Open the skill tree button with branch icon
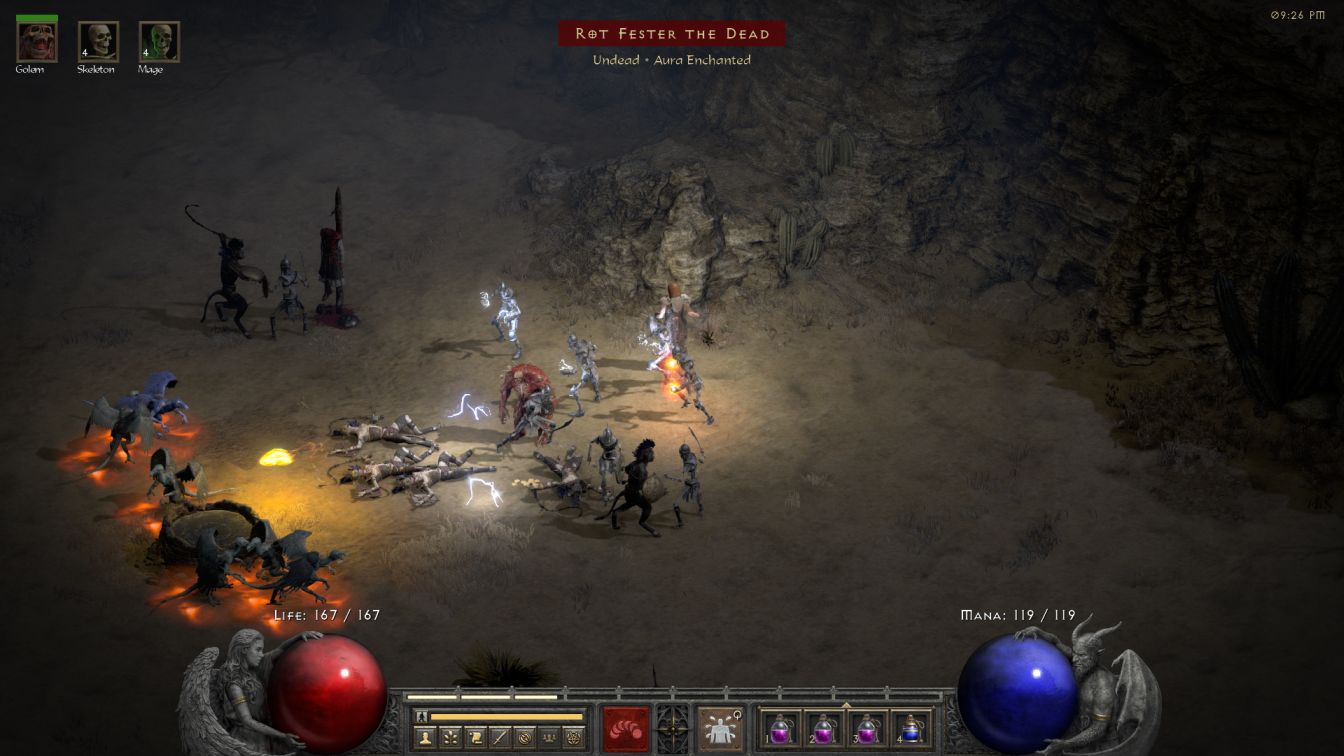1344x756 pixels. (450, 738)
